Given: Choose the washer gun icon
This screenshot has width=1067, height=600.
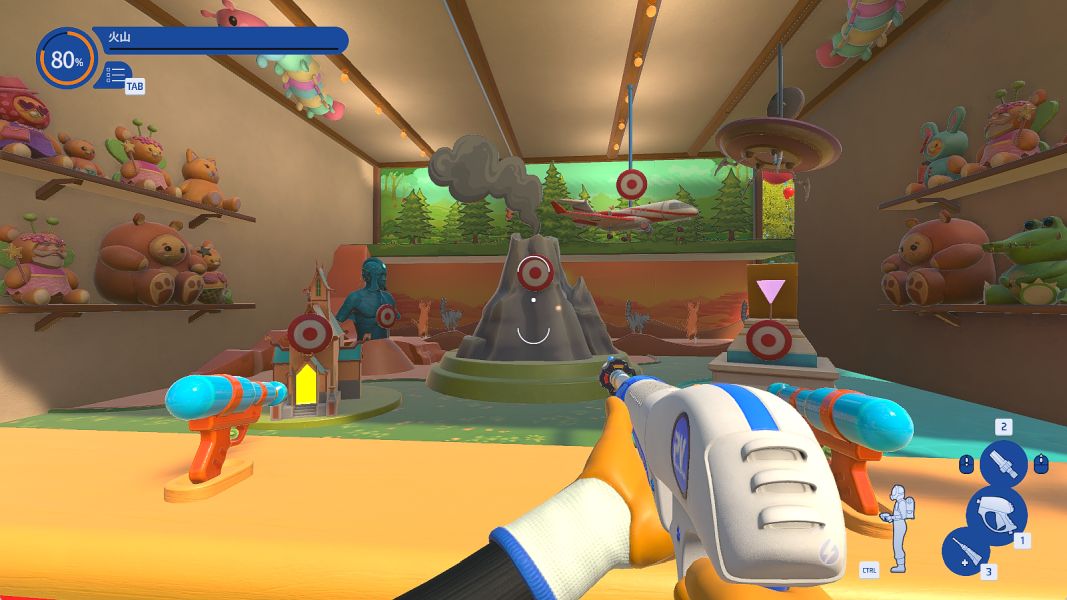Looking at the screenshot, I should click(995, 511).
